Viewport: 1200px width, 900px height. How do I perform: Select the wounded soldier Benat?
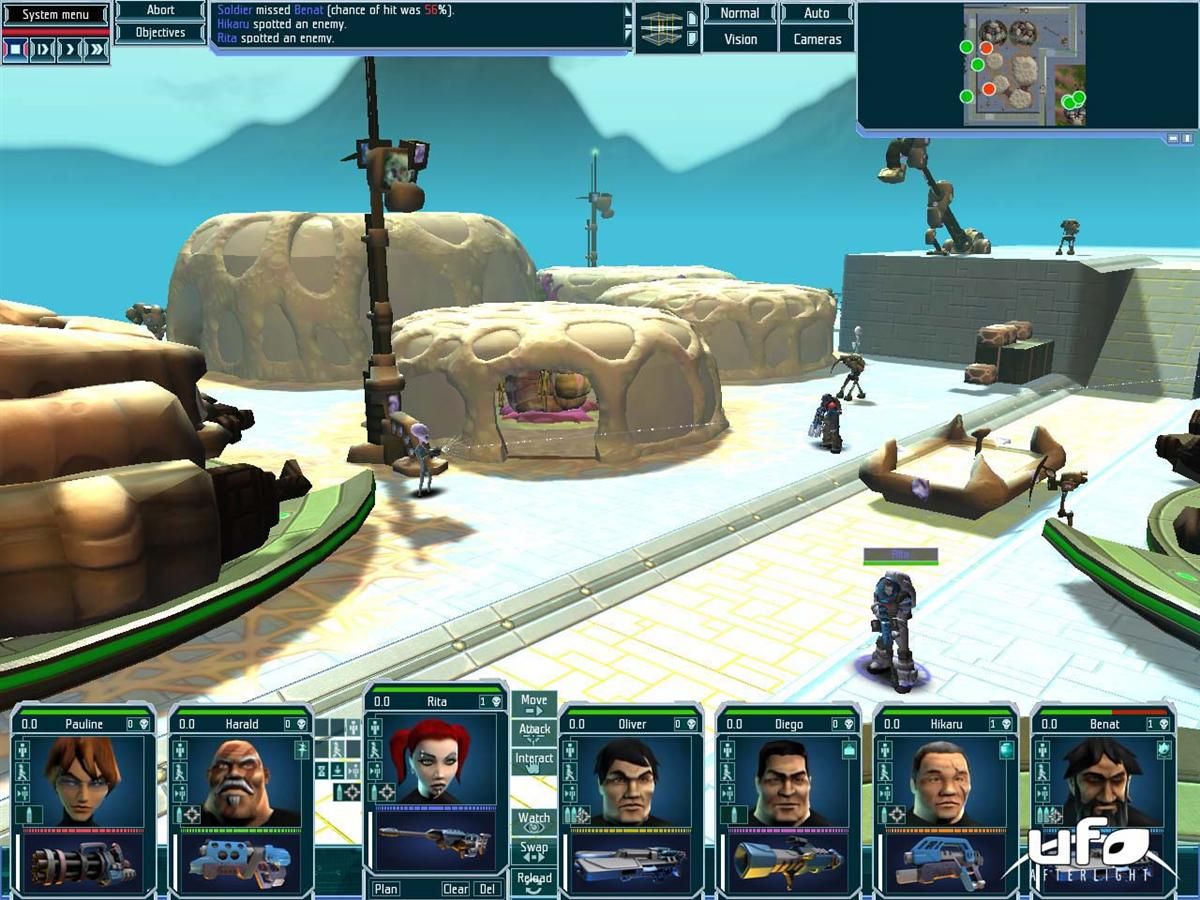[1102, 782]
